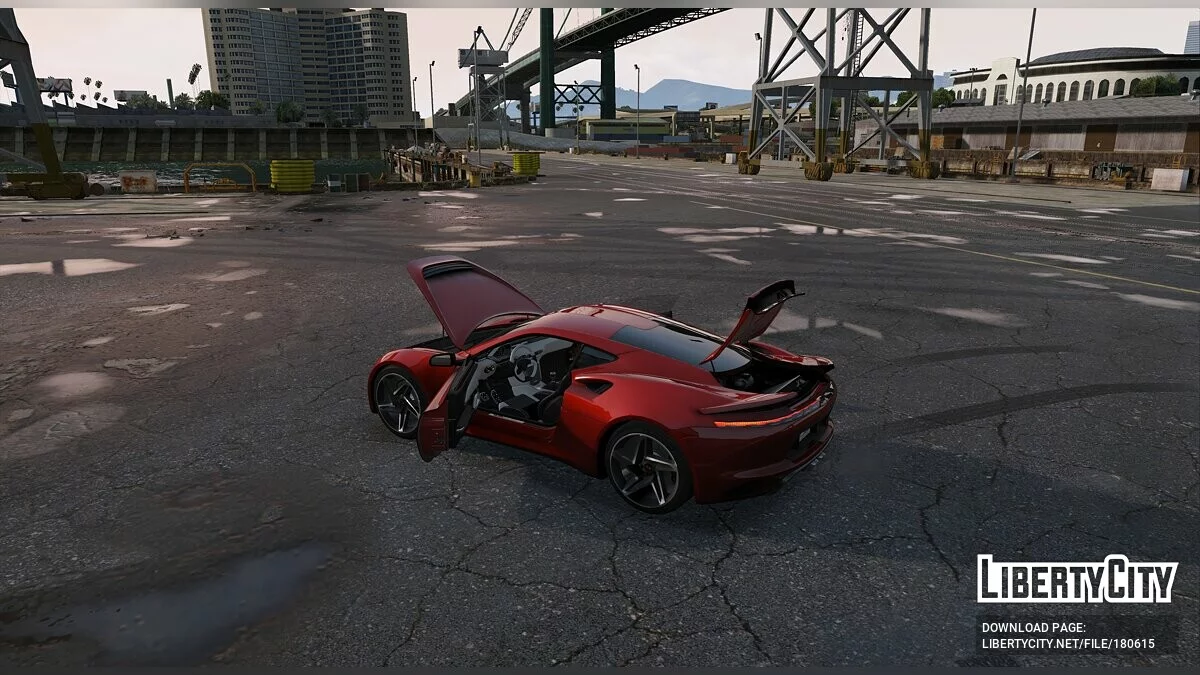Open the libertycity.net download page link

click(x=1068, y=644)
